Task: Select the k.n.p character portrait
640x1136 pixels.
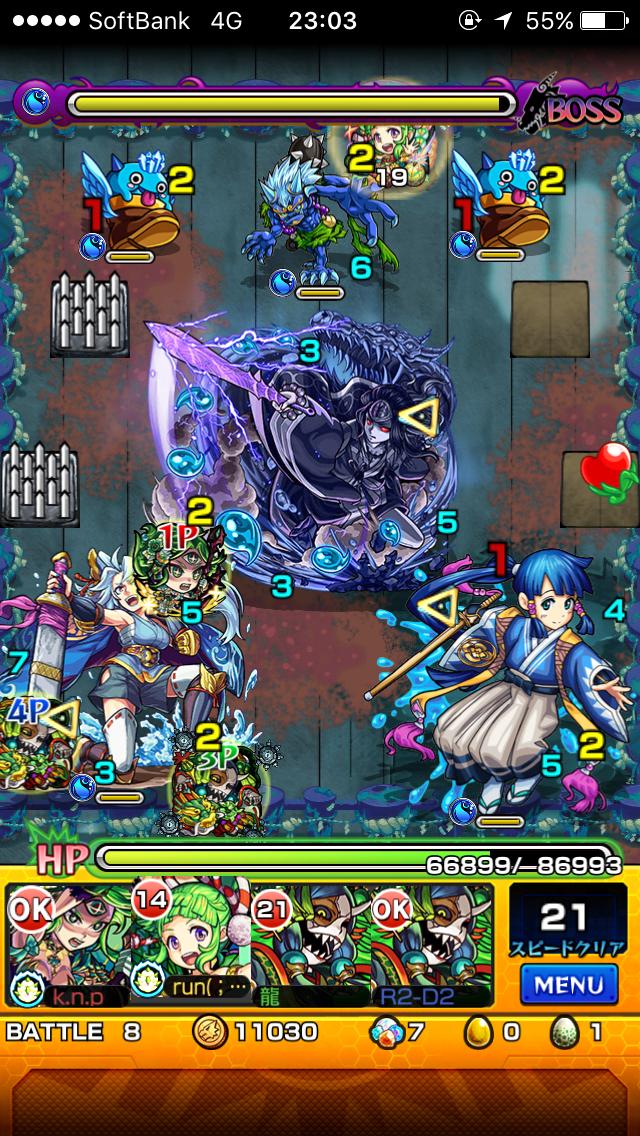Action: (x=68, y=943)
